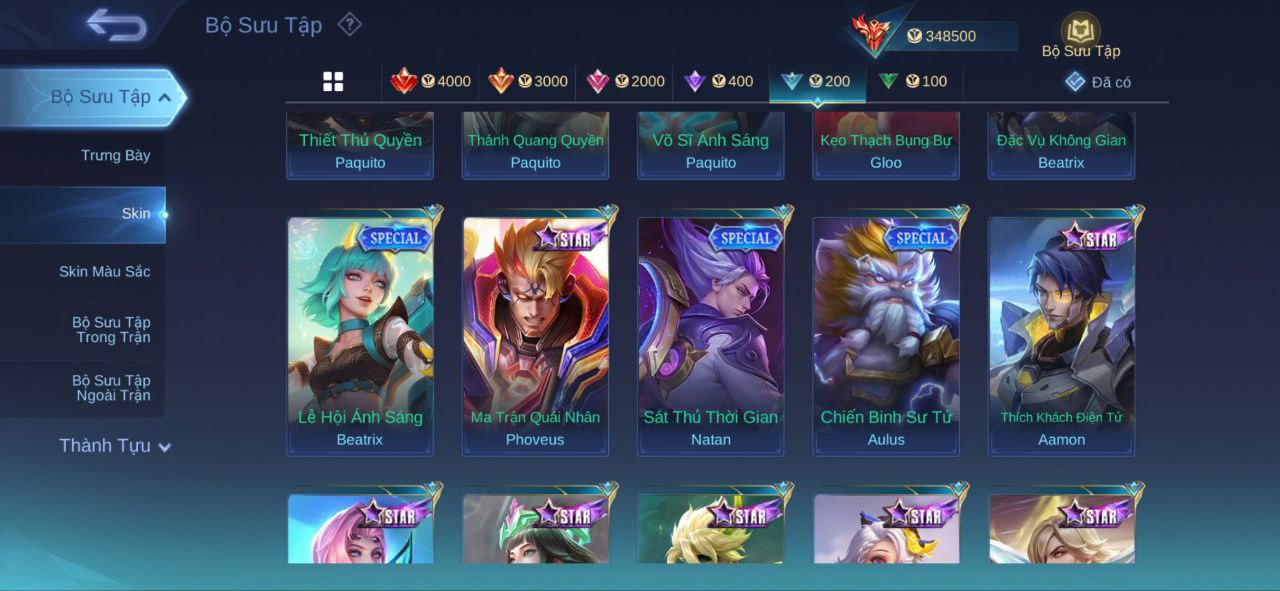This screenshot has height=591, width=1280.
Task: Switch to the 100 points tier tab
Action: (913, 81)
